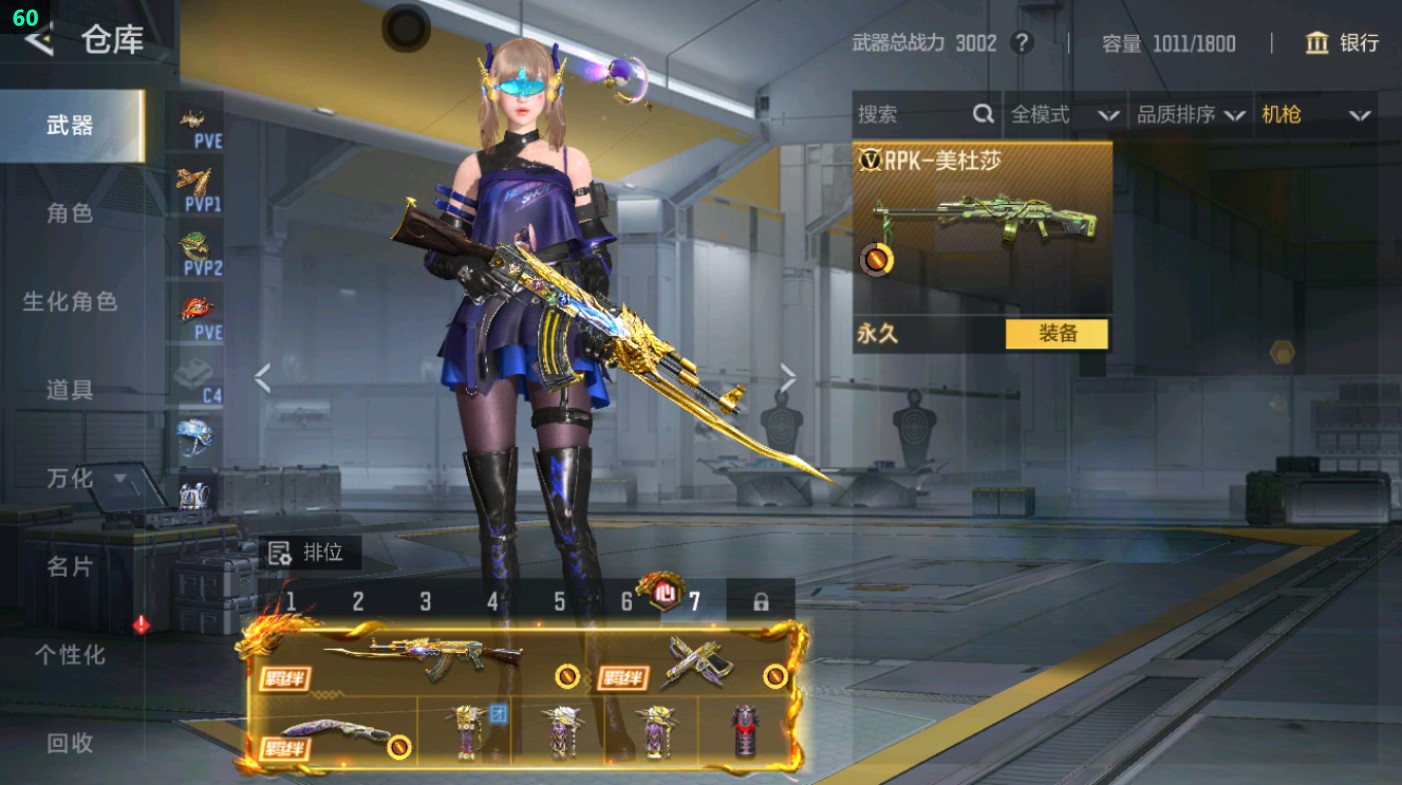Open the 银行 bank
1402x785 pixels.
[1342, 43]
